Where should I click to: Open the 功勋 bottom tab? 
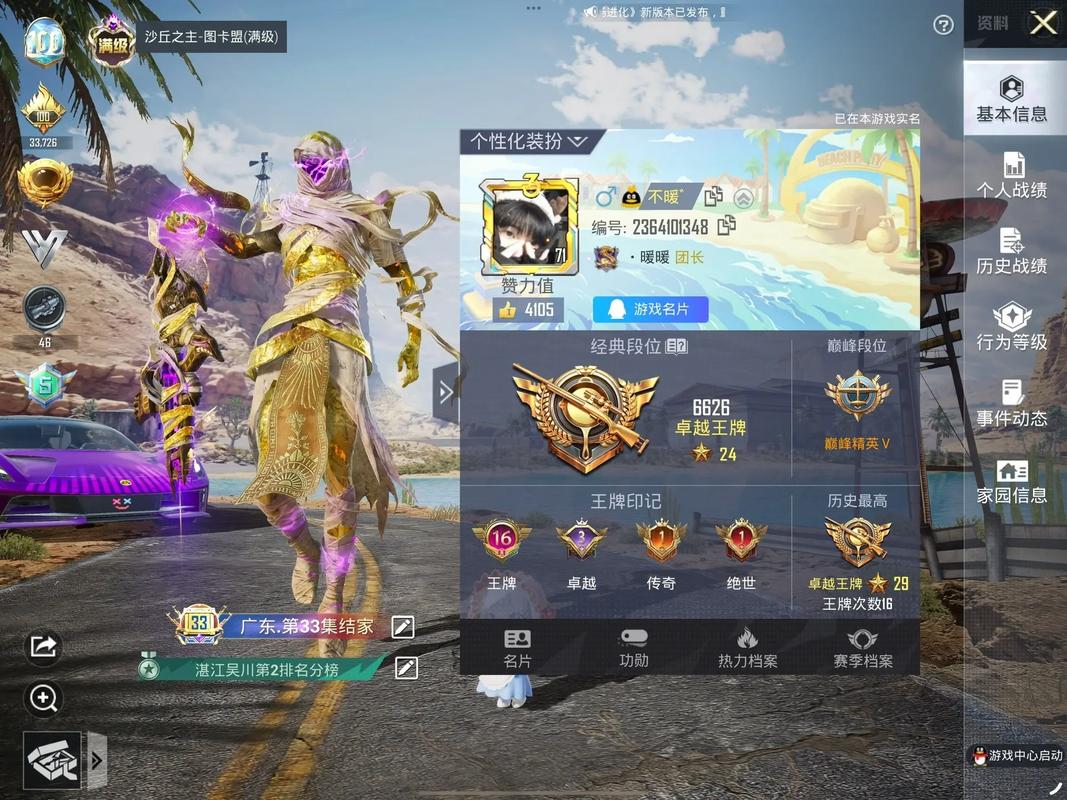[633, 648]
